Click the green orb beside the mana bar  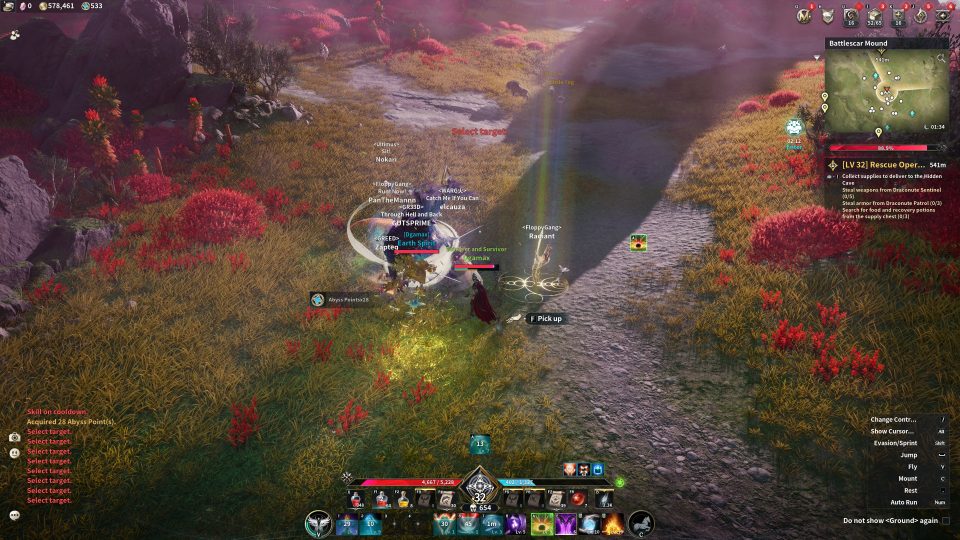620,482
